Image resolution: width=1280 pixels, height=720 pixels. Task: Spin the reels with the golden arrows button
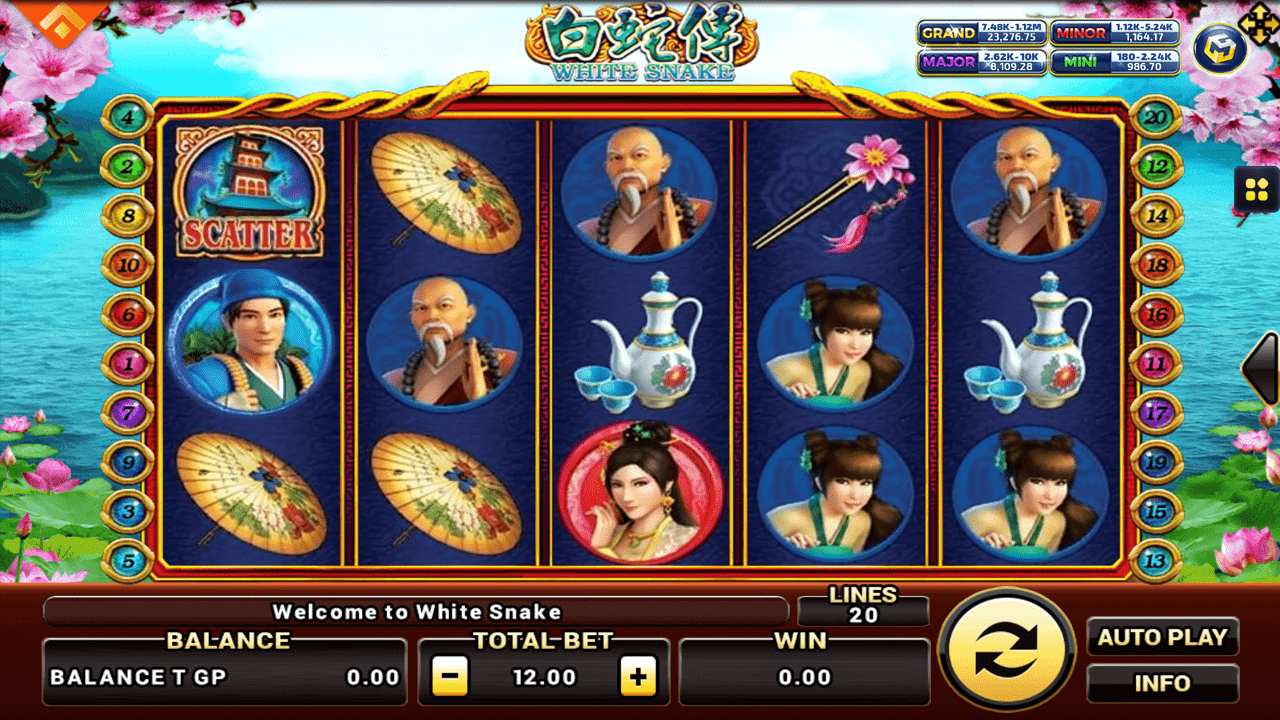(1007, 649)
